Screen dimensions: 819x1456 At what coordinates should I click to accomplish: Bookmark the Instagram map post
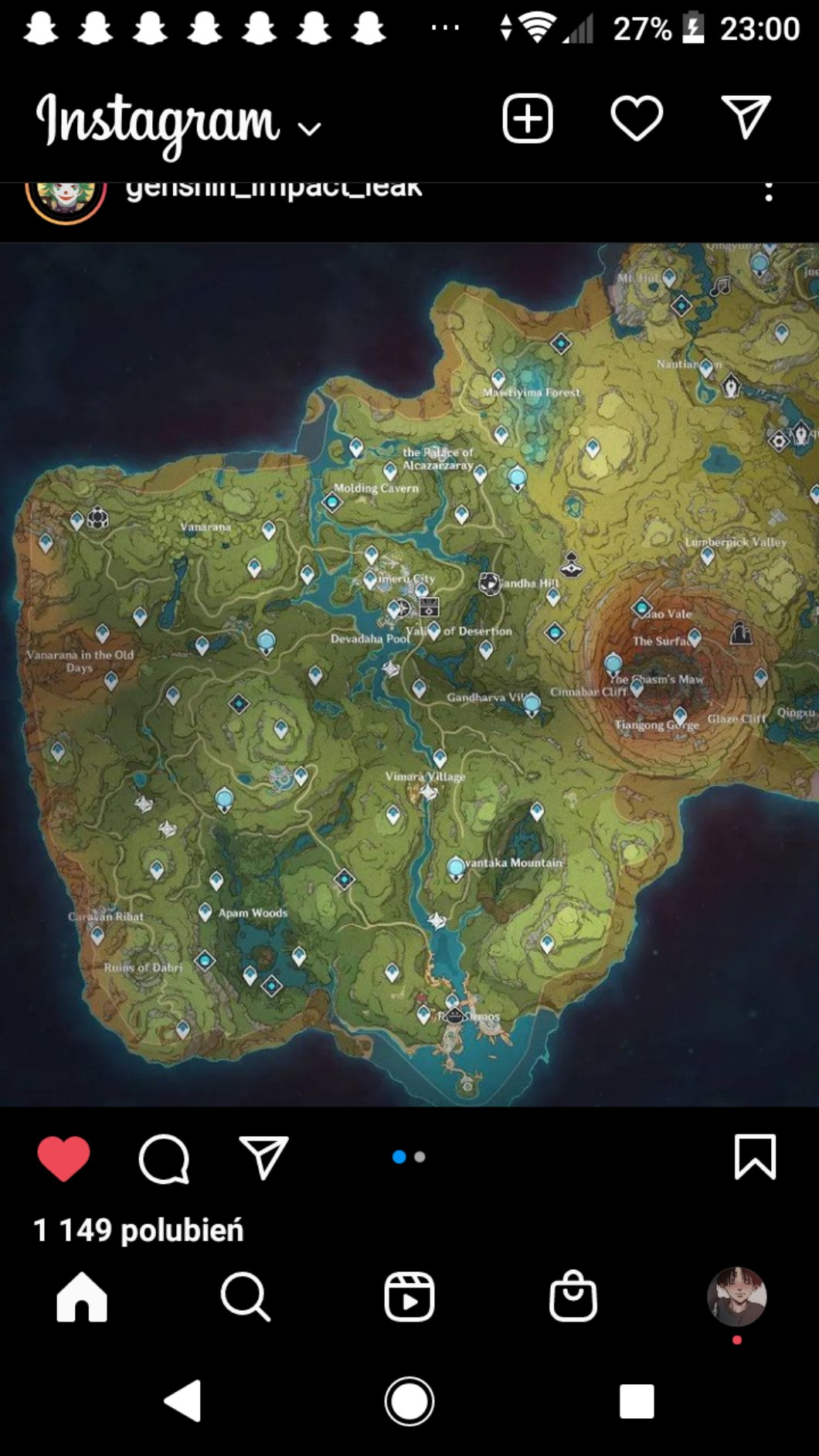click(754, 1157)
